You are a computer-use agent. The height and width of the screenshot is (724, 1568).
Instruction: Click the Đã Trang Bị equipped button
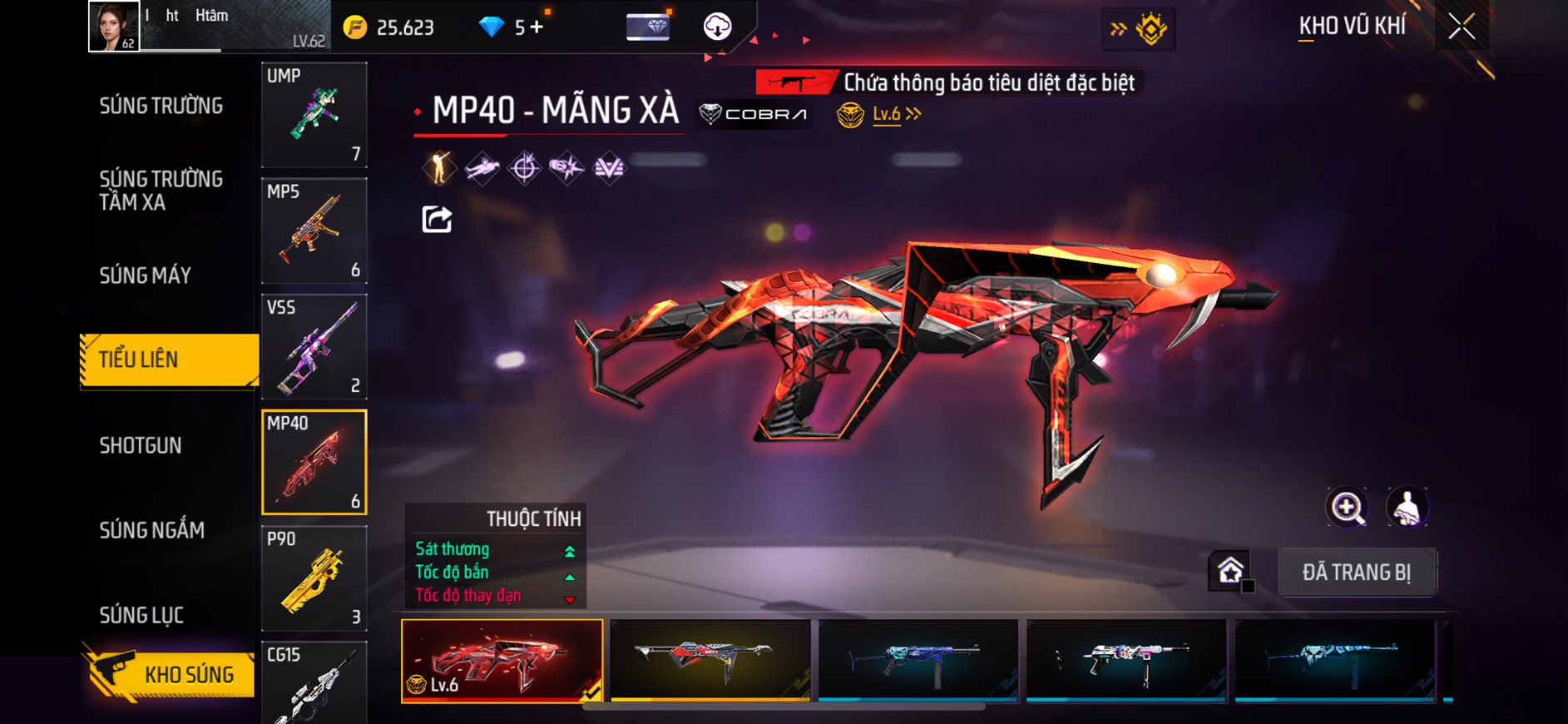click(1356, 573)
